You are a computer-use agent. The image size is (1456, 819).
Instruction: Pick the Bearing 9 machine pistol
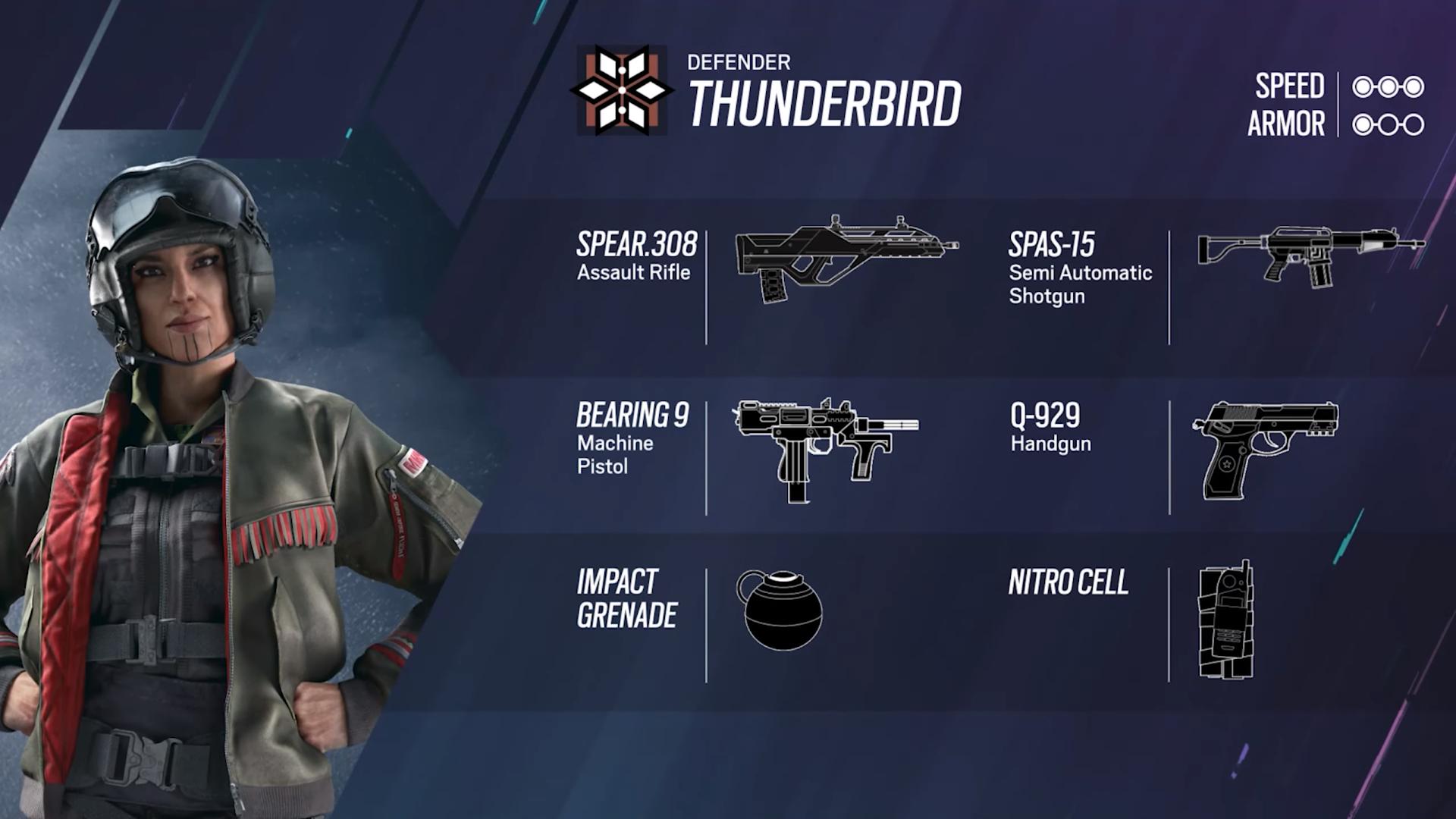pos(825,447)
